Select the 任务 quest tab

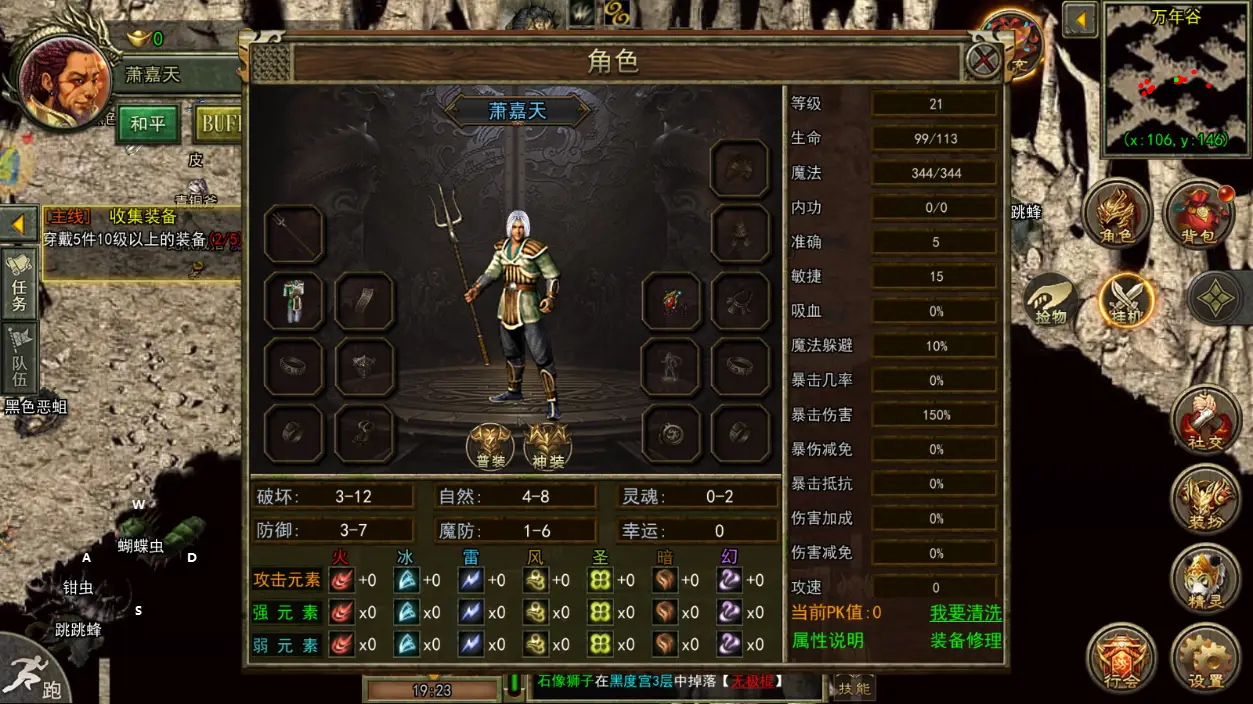pyautogui.click(x=20, y=283)
